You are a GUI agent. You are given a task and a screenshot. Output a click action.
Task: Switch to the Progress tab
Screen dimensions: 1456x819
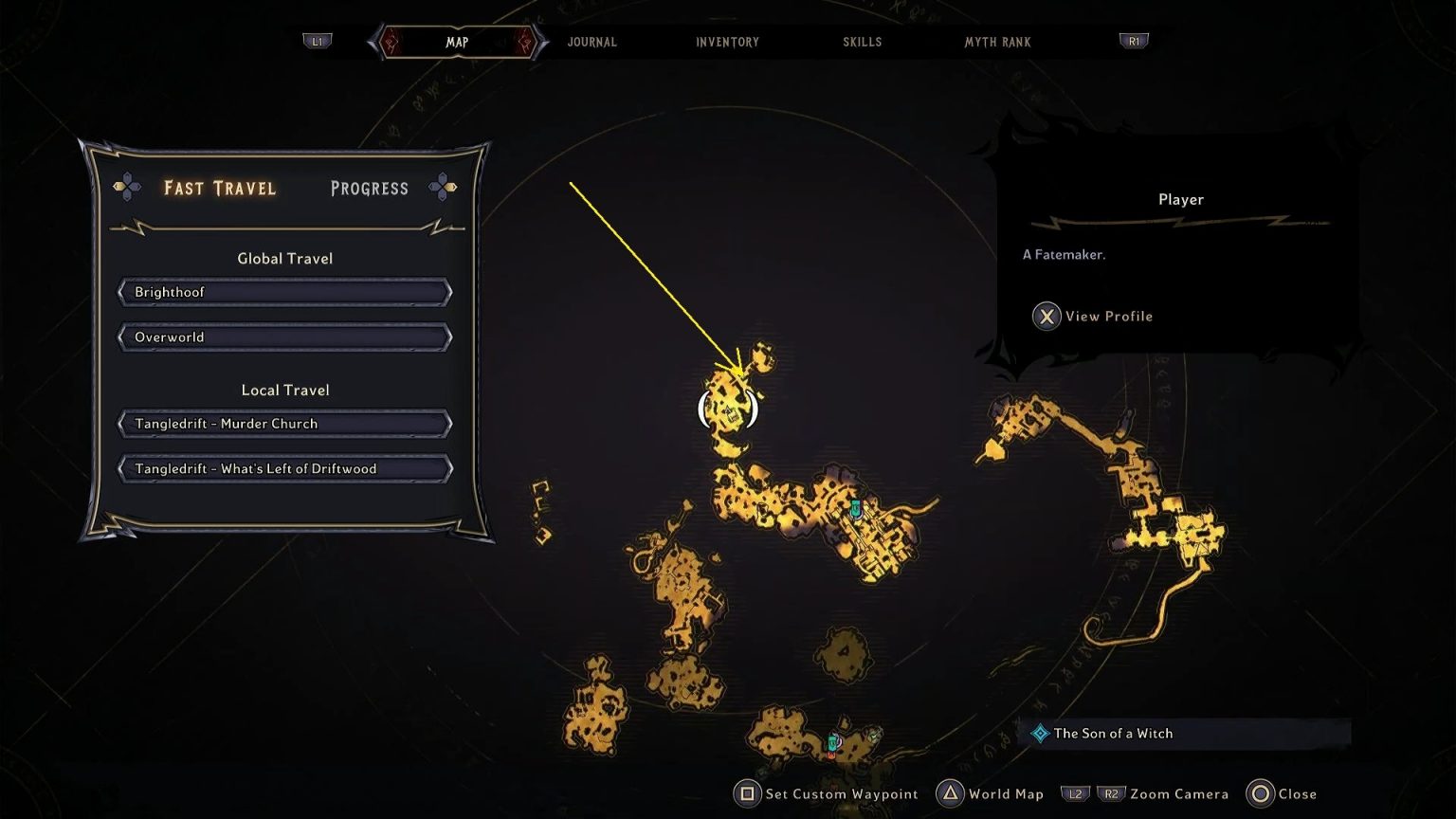click(370, 189)
